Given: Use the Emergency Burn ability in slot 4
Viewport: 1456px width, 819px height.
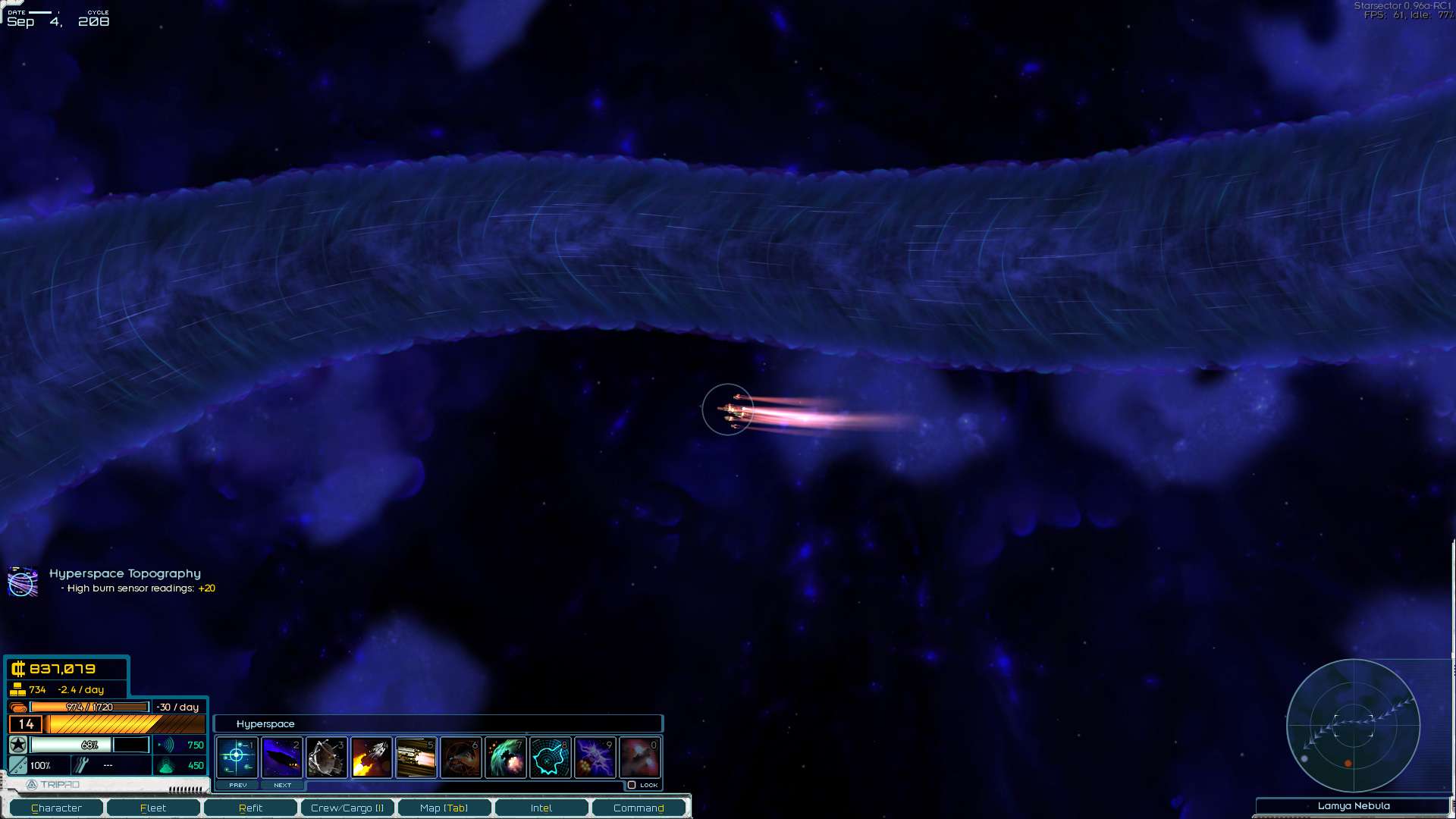Looking at the screenshot, I should coord(372,757).
